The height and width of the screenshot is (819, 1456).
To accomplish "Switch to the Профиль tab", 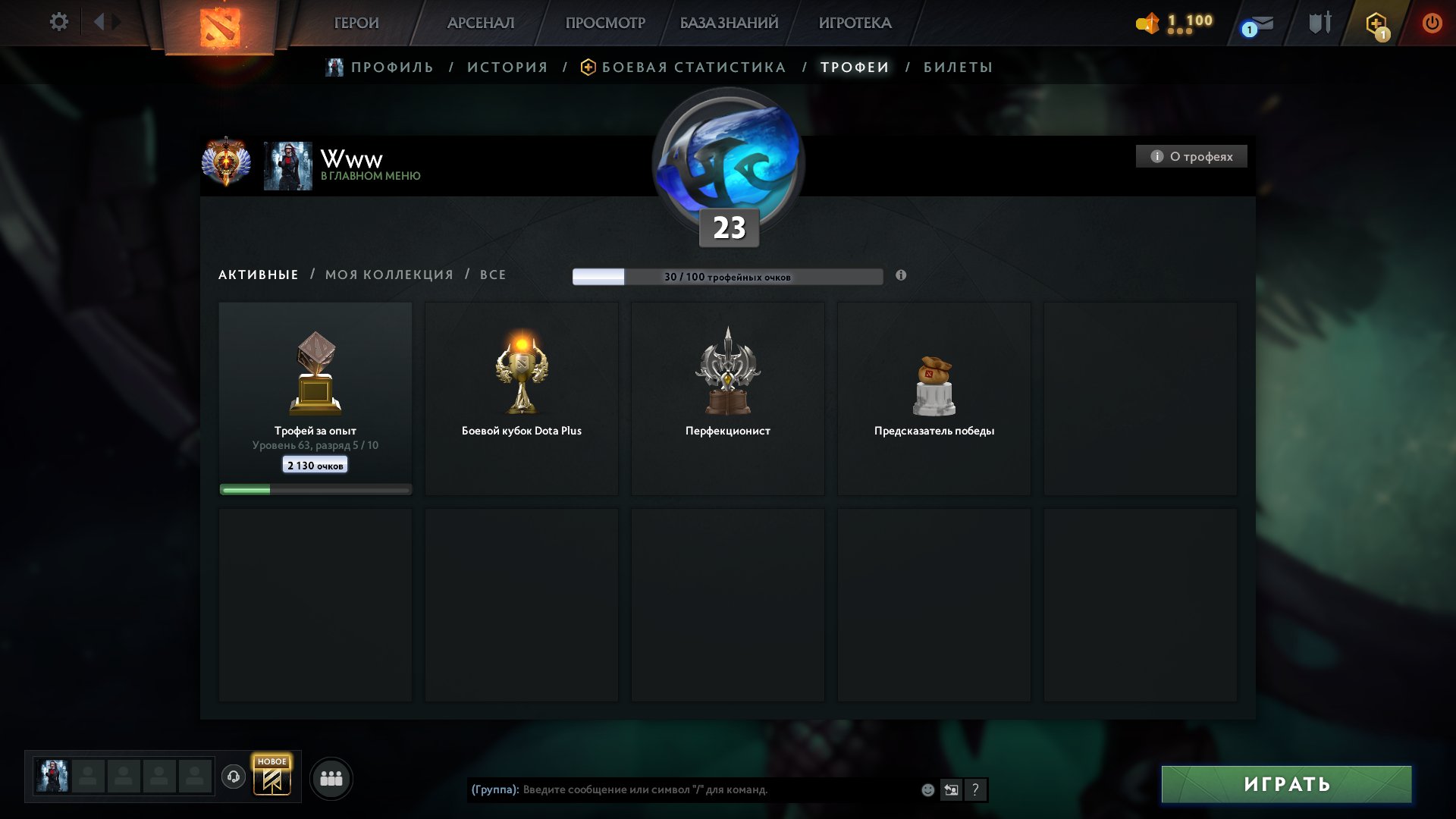I will [391, 67].
